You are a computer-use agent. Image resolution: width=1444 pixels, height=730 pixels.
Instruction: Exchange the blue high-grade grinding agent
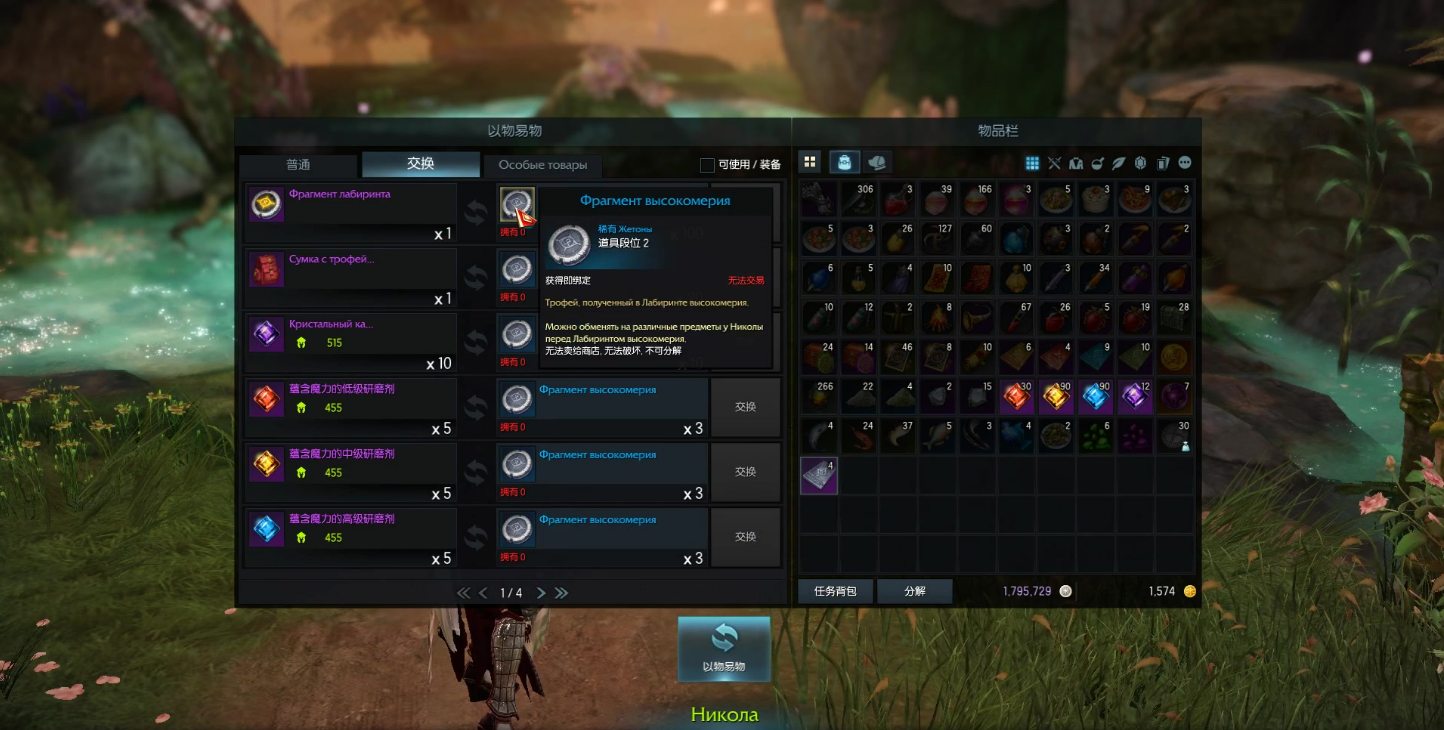click(745, 537)
